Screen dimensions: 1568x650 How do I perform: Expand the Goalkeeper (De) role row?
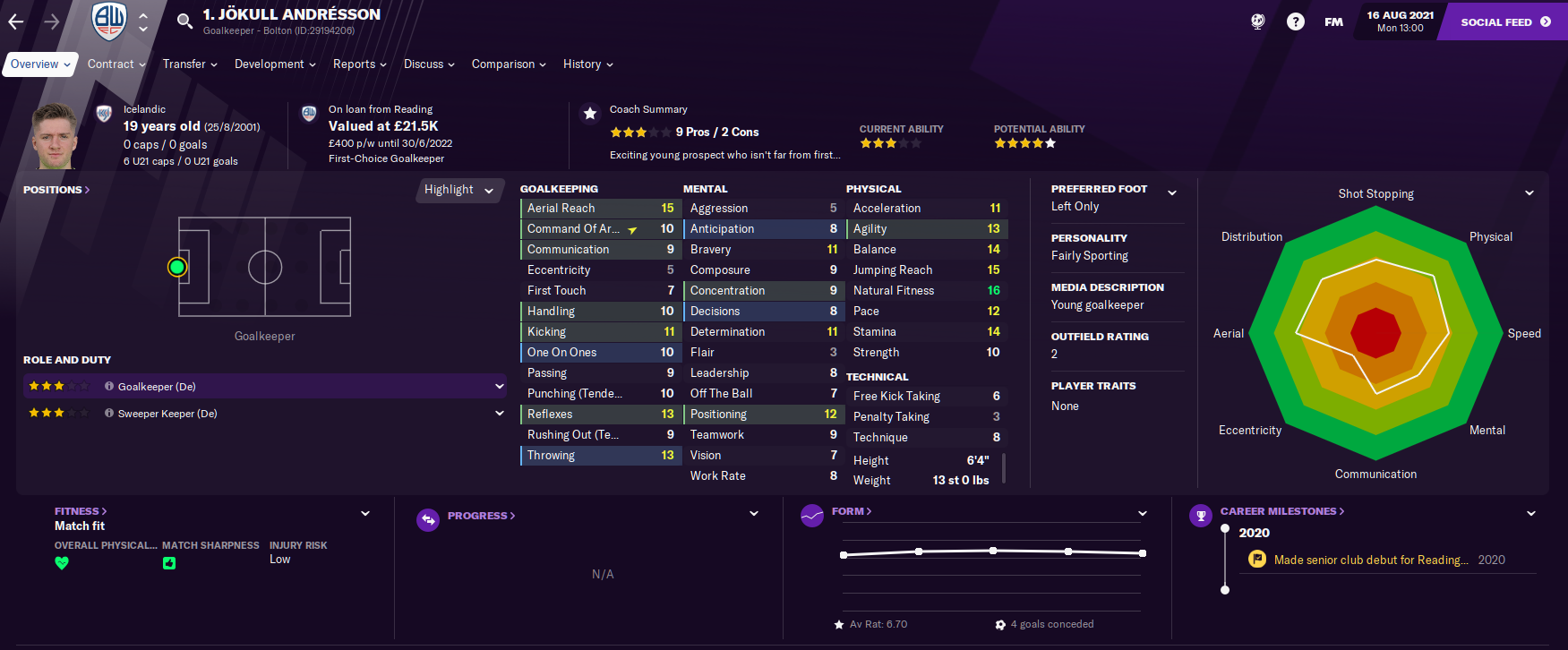point(499,387)
